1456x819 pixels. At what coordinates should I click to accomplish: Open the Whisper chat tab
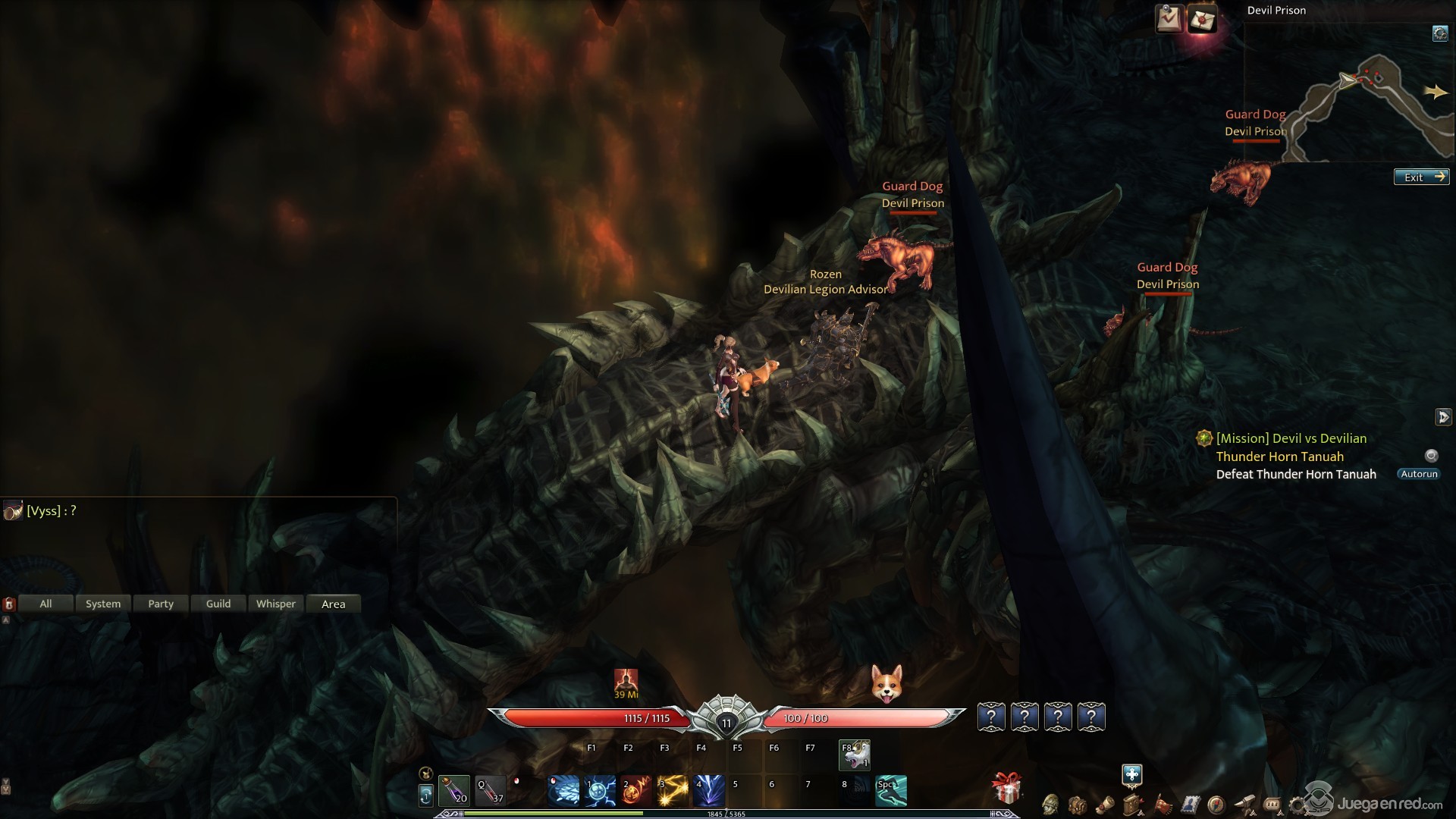[x=276, y=604]
